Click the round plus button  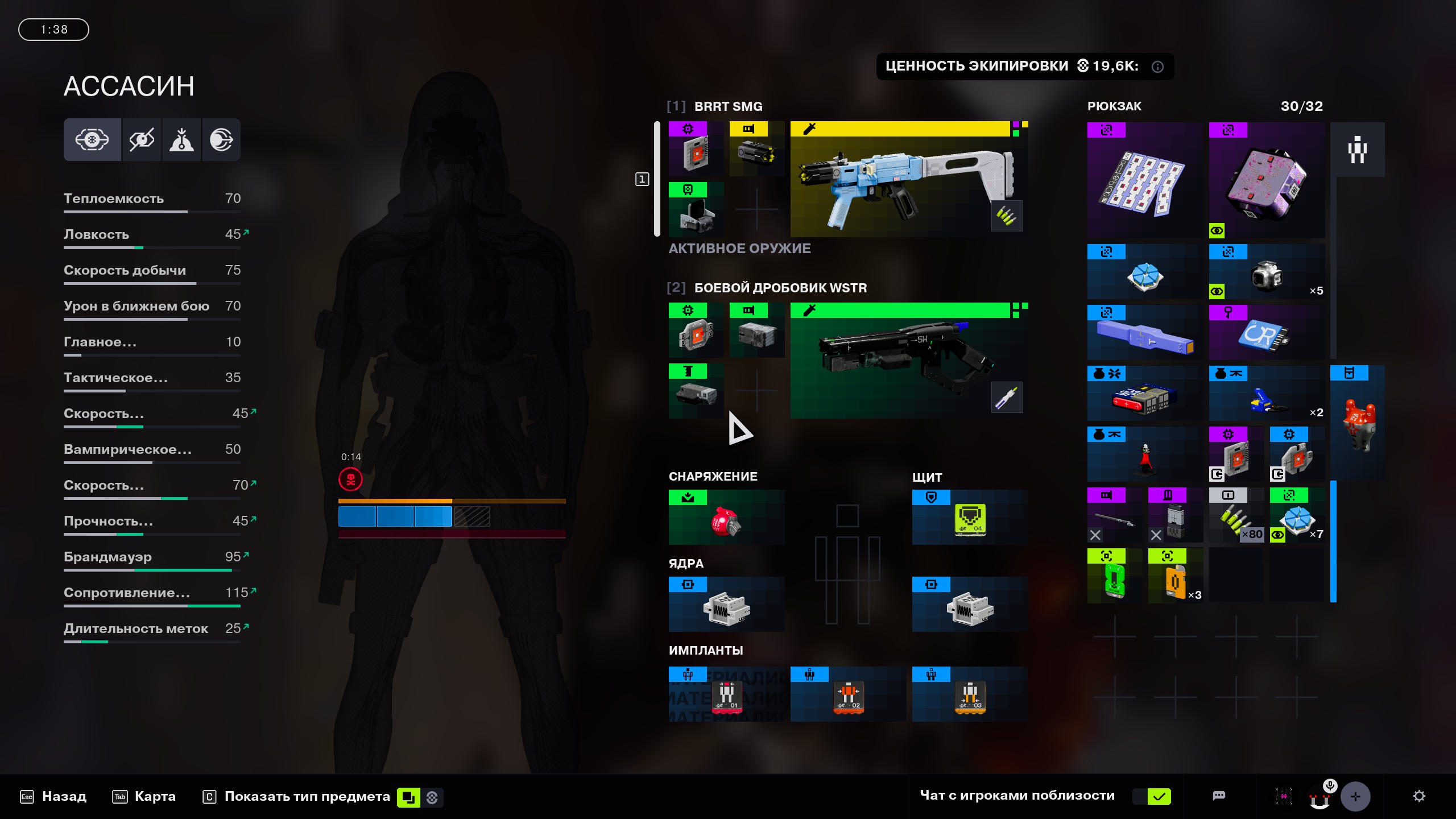coord(1355,796)
